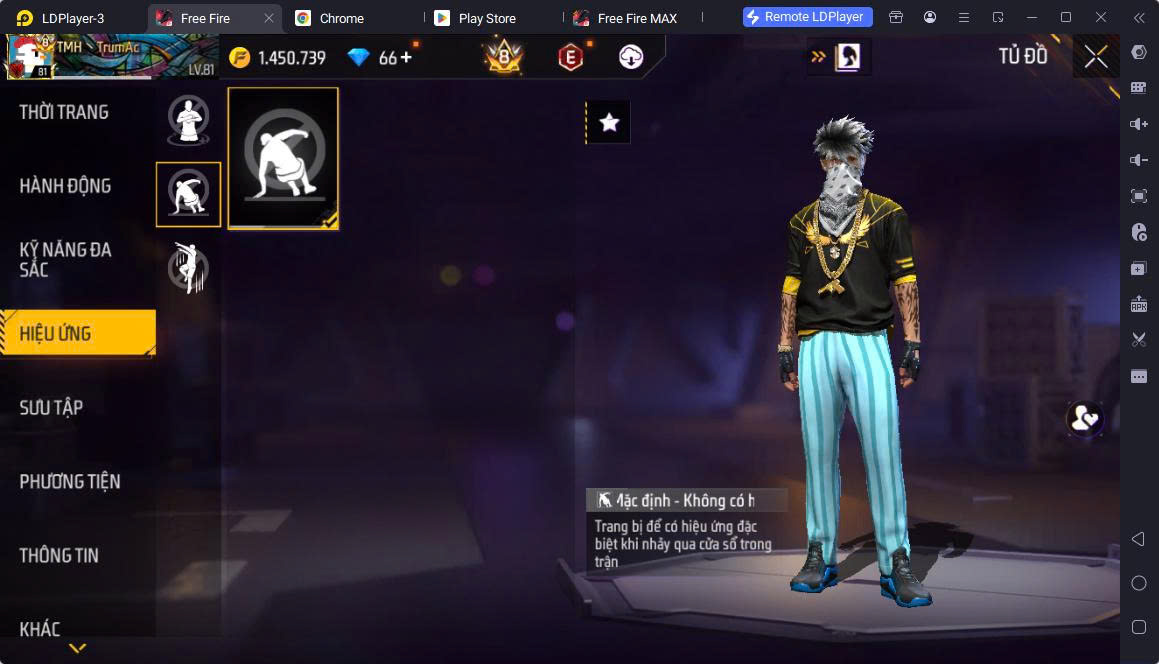Add more diamonds with the plus button
The image size is (1159, 664).
point(406,58)
